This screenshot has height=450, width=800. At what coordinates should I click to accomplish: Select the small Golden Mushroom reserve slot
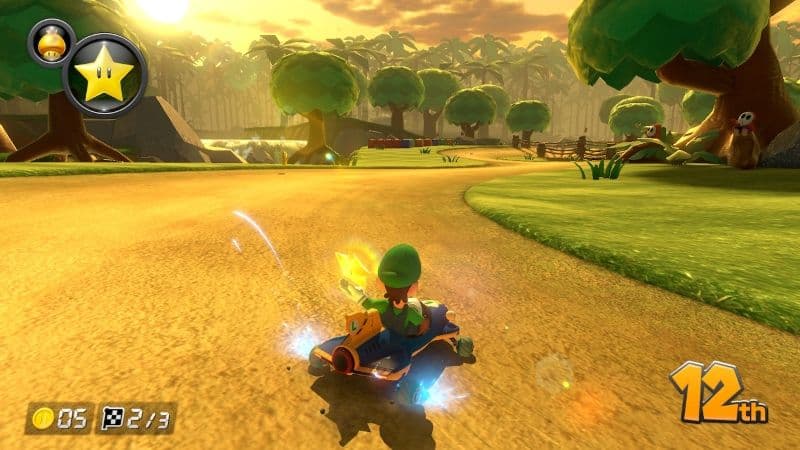point(51,42)
